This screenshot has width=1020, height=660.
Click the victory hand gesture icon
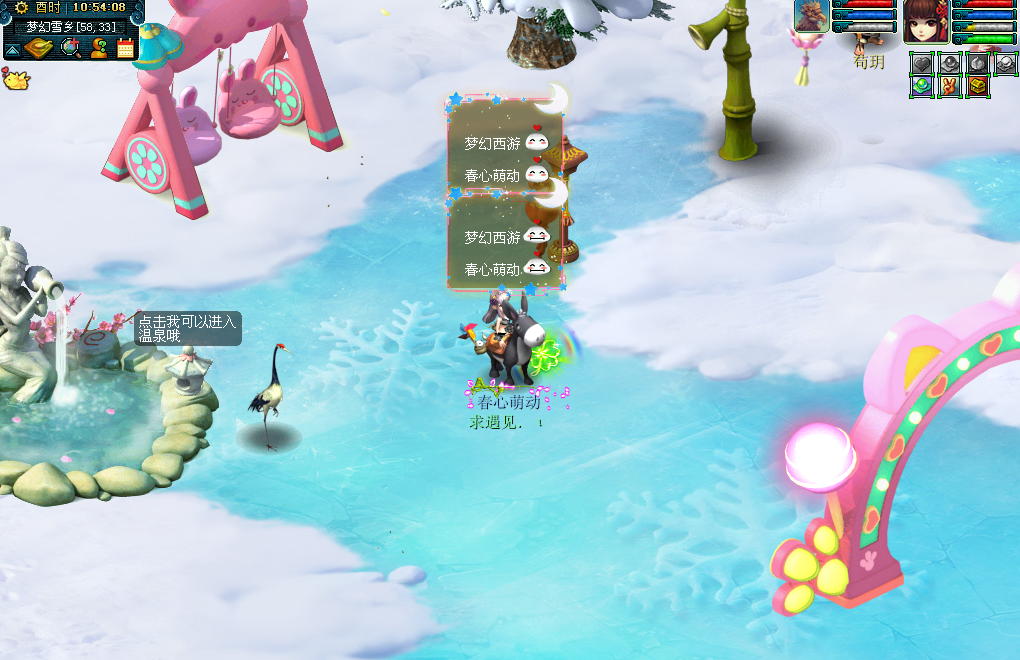950,87
